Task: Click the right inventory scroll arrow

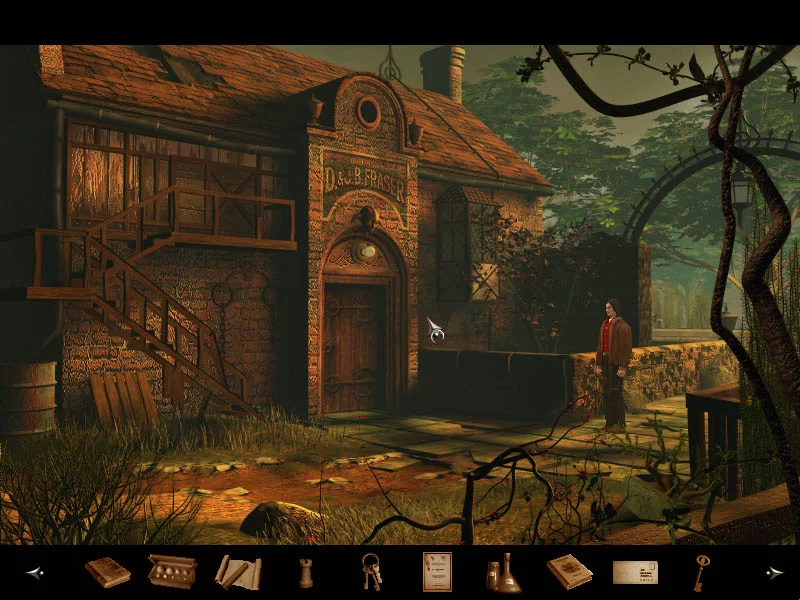Action: 774,573
